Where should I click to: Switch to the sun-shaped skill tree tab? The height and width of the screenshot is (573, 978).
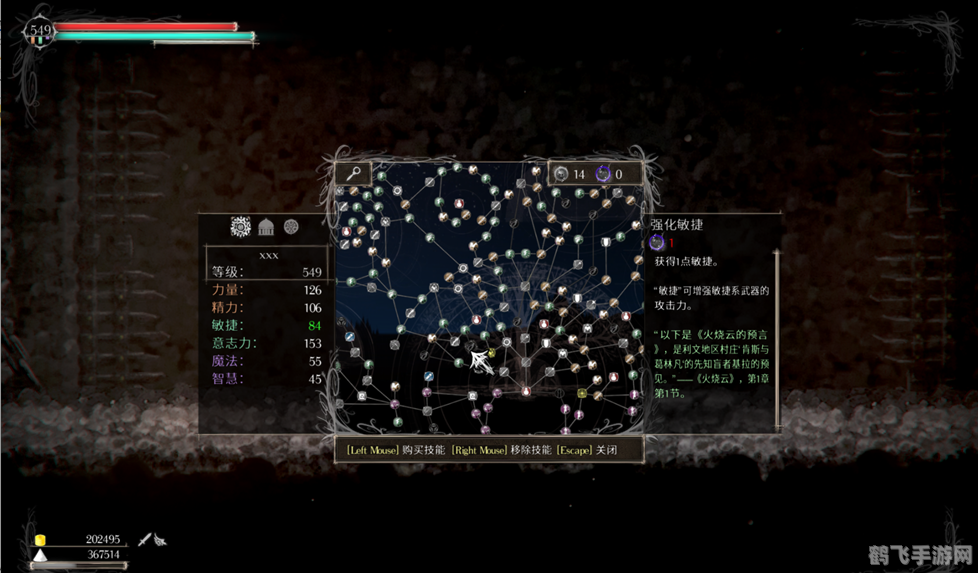click(x=240, y=227)
